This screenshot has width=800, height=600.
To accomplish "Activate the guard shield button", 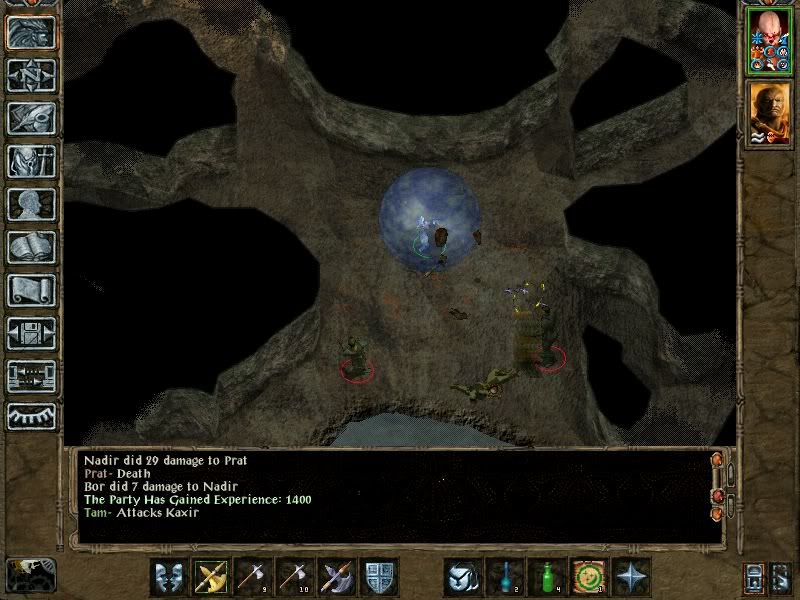I will coord(378,577).
